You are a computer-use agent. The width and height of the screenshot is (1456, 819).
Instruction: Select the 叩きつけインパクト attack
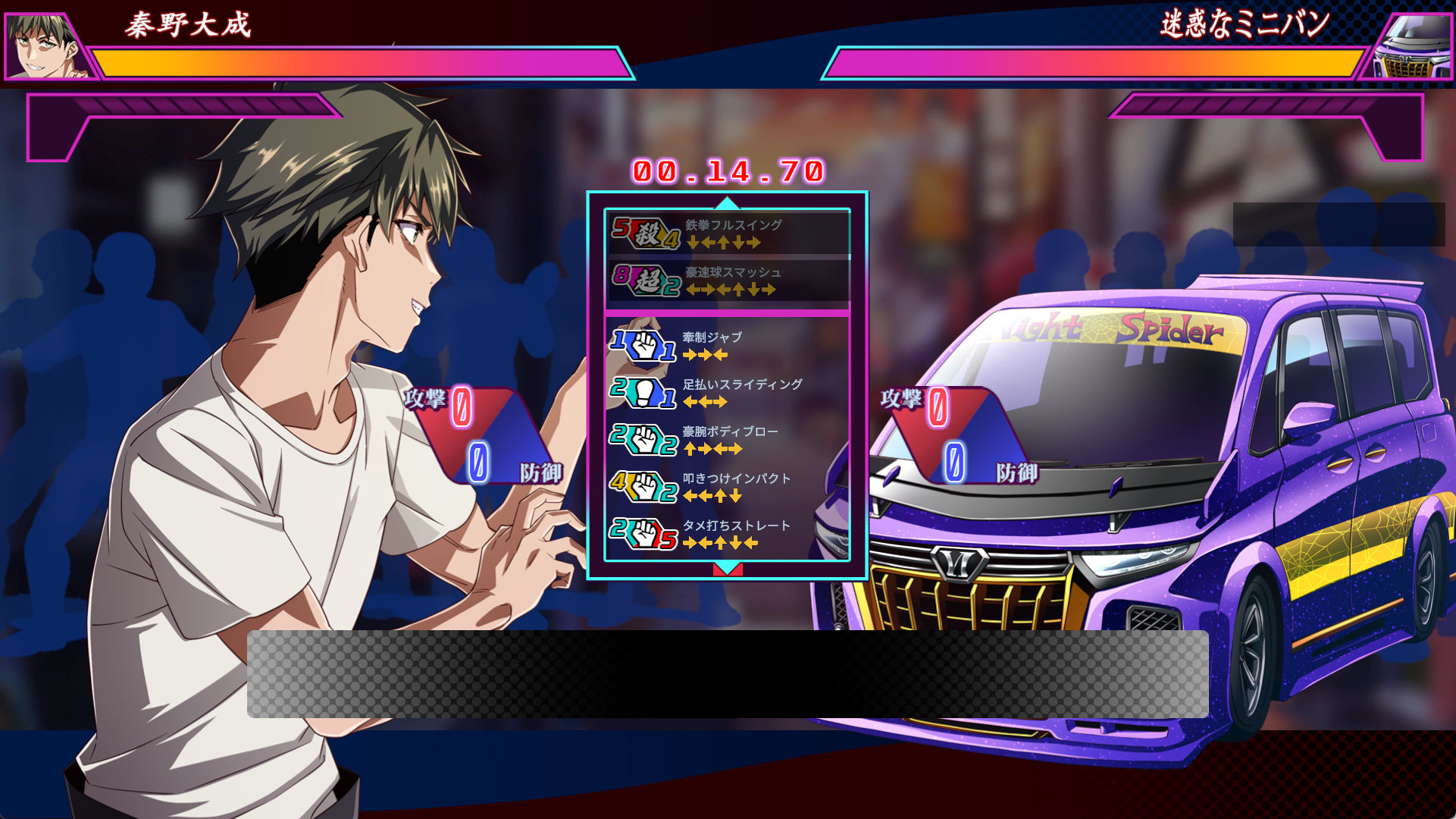pos(726,486)
